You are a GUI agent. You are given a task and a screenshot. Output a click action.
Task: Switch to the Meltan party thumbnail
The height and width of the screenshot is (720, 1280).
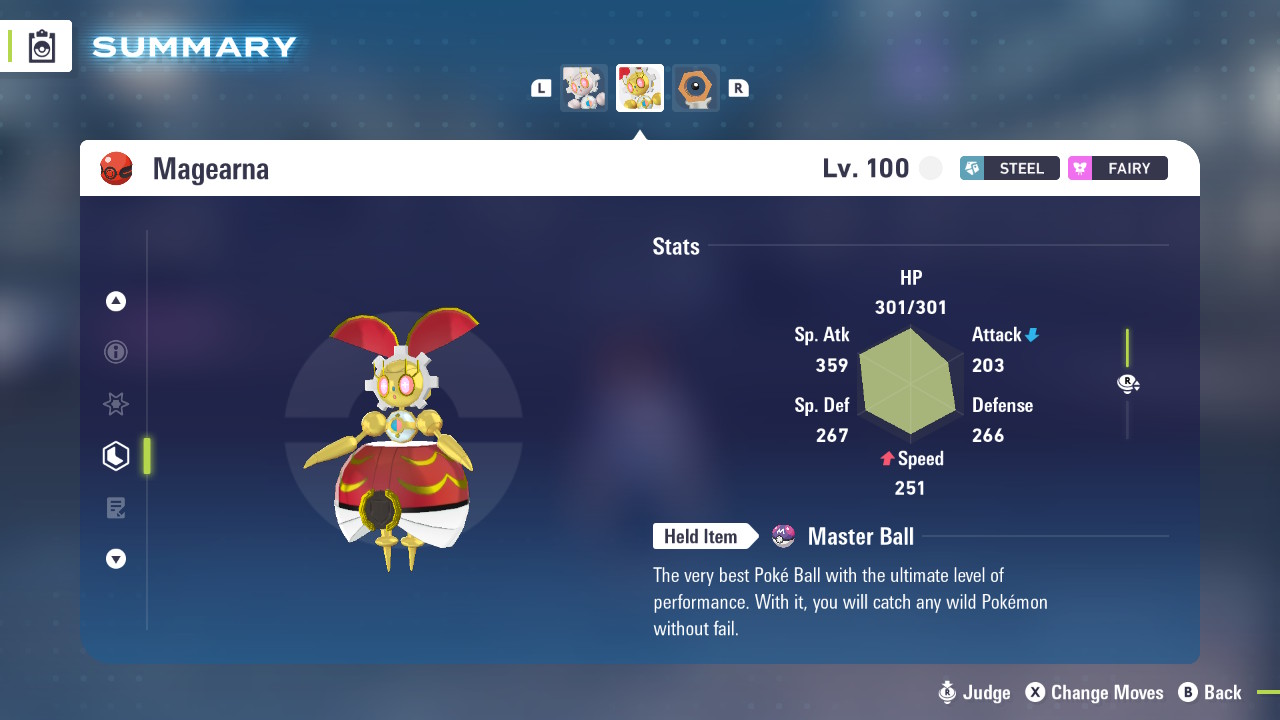tap(696, 87)
